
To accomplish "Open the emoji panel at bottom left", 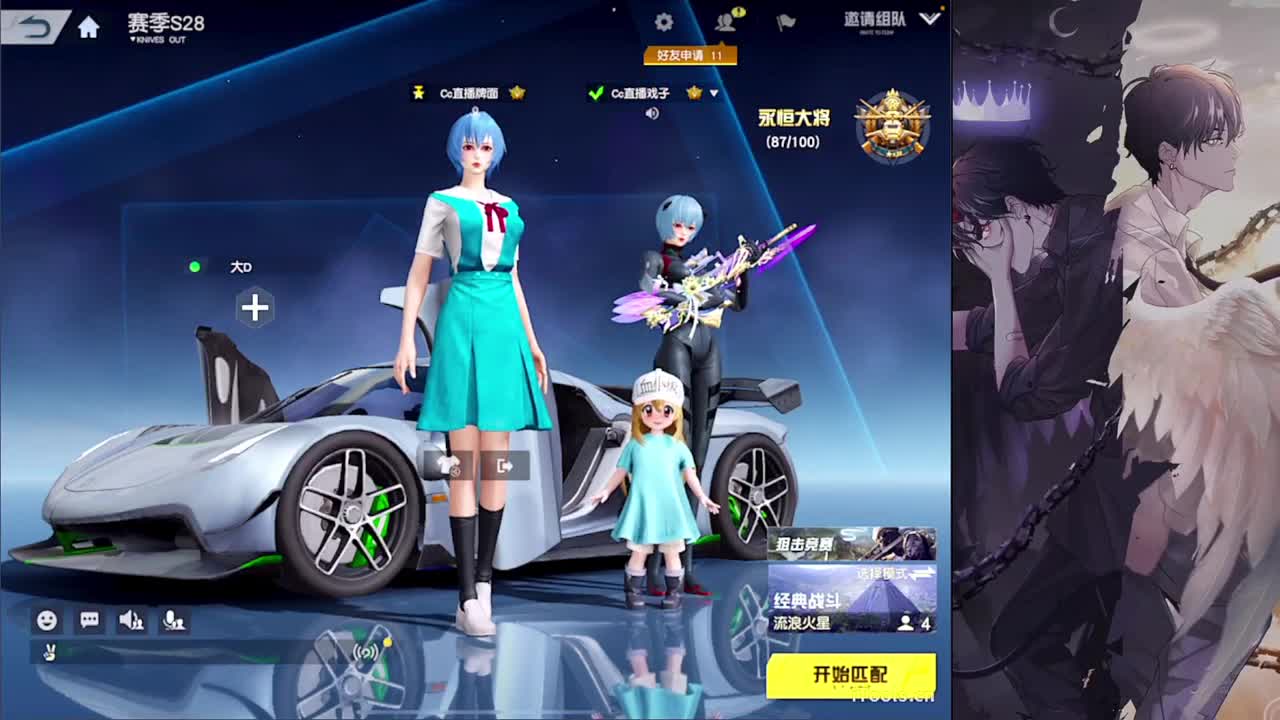I will tap(45, 622).
